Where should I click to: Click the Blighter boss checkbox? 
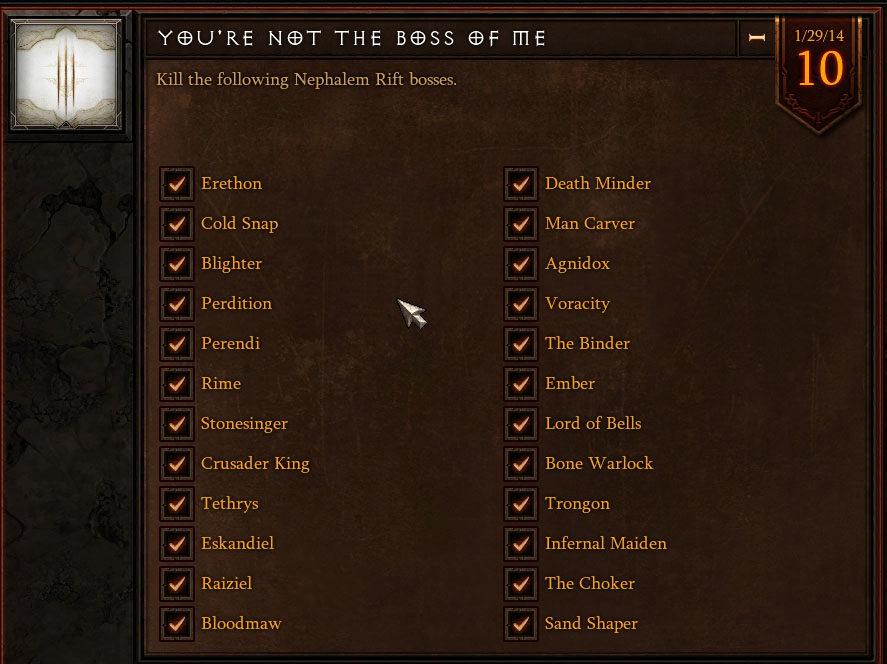click(177, 264)
